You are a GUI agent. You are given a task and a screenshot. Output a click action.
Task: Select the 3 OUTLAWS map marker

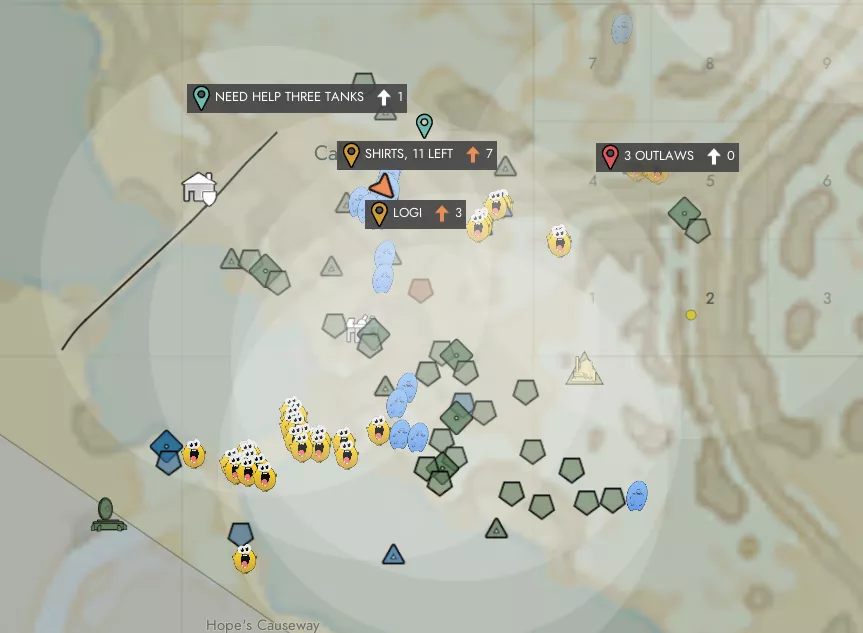(x=658, y=156)
